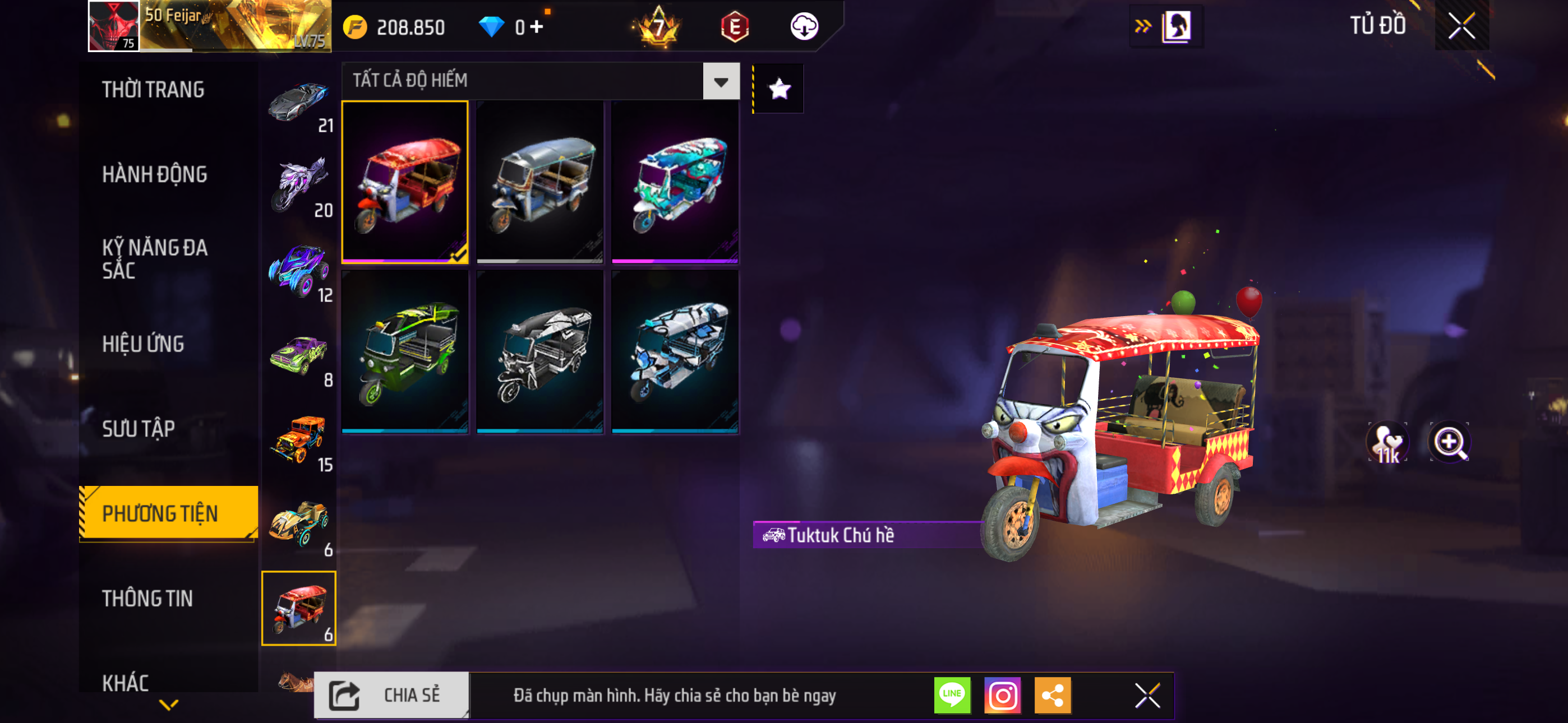Zoom in with the magnifier preview button
Screen dimensions: 1568x723
click(x=1449, y=442)
